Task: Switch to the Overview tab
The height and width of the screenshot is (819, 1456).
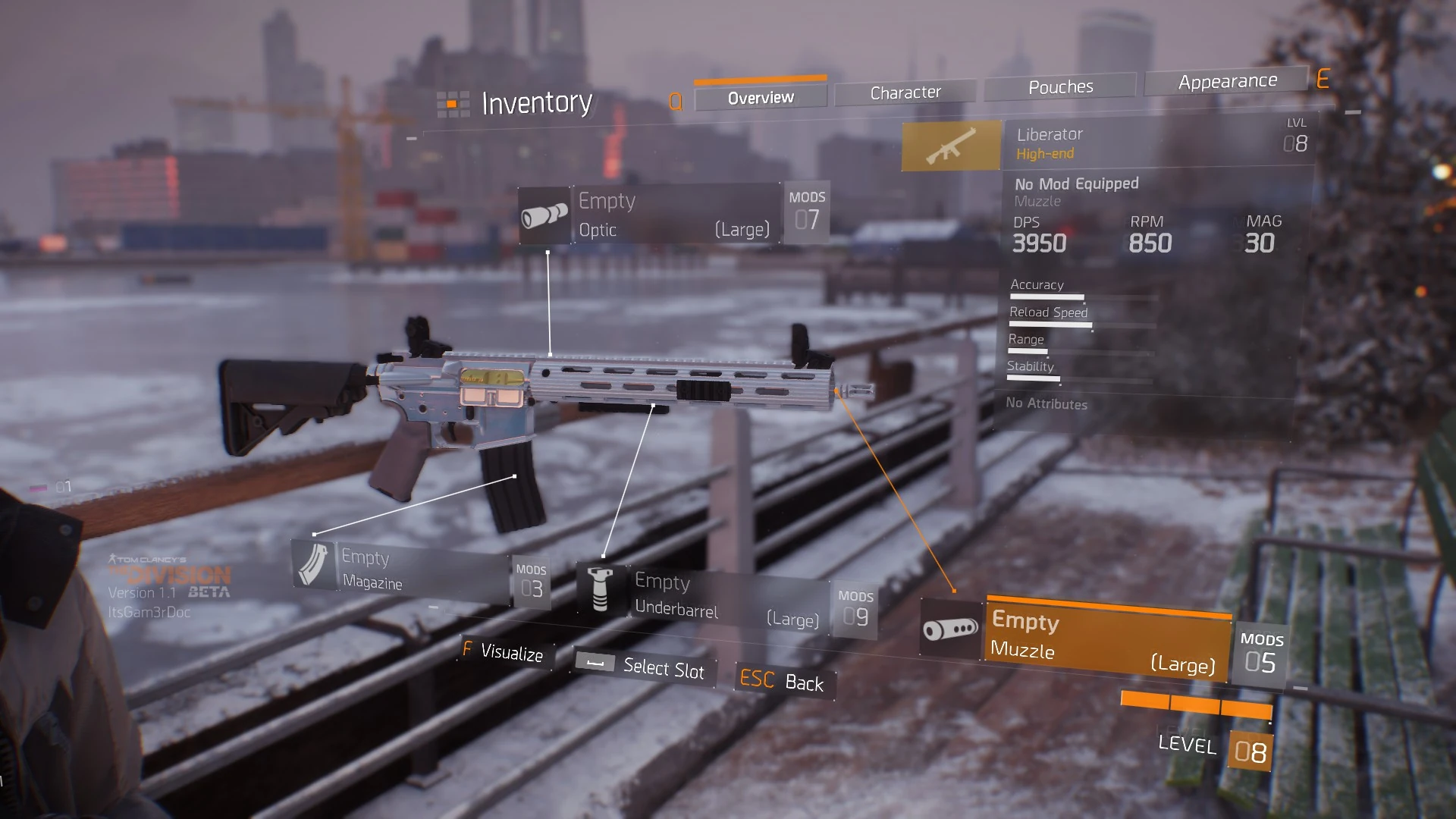Action: click(x=761, y=98)
